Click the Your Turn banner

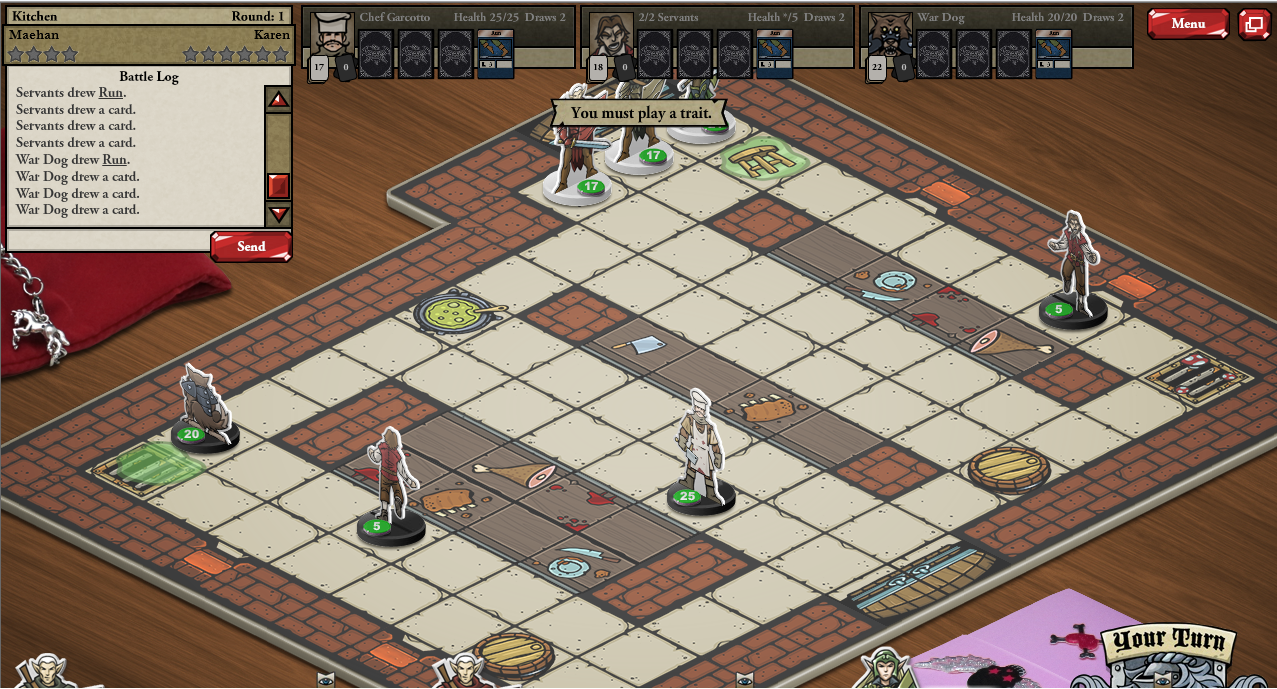1168,640
